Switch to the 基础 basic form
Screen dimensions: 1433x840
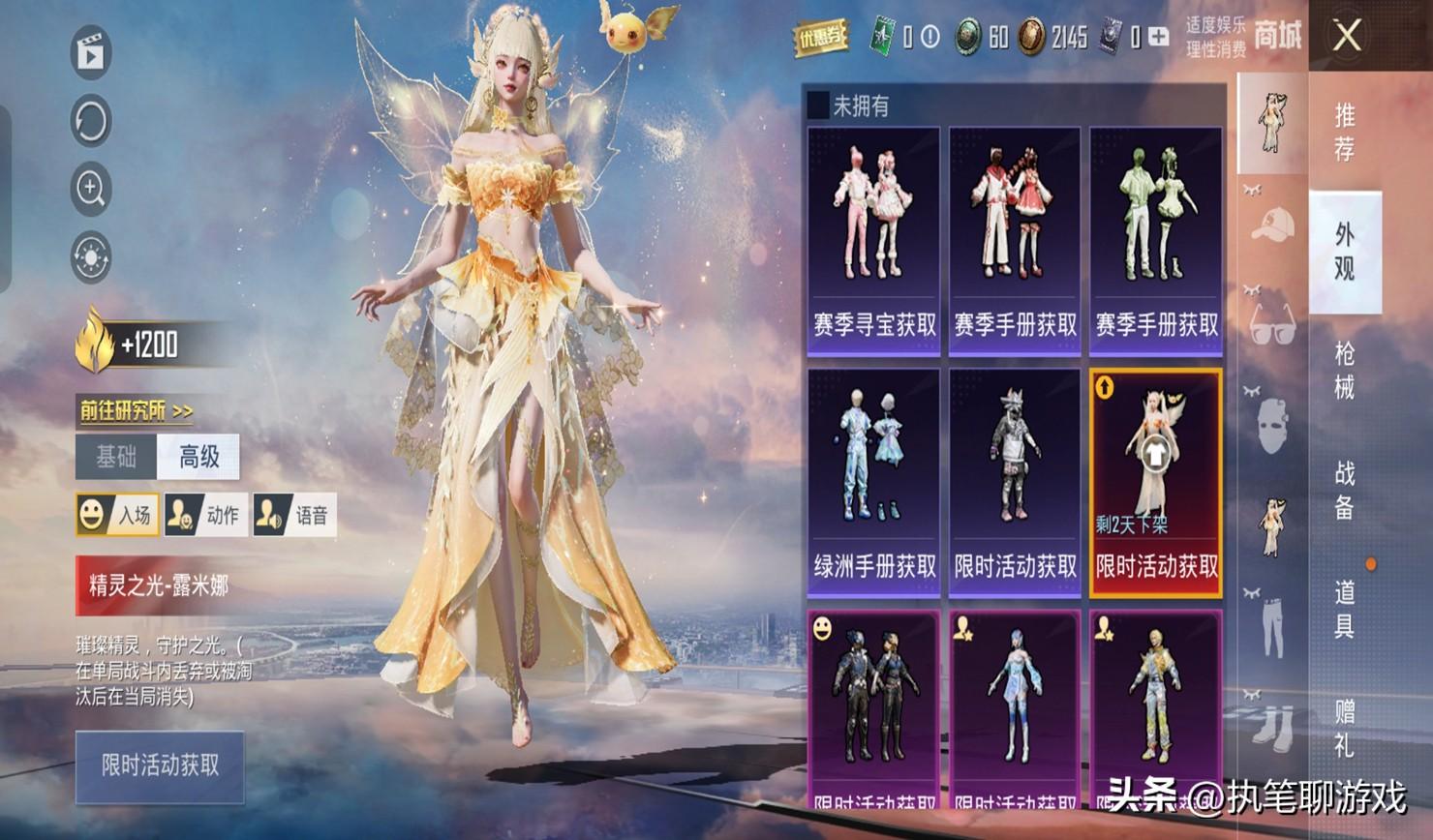[x=116, y=457]
